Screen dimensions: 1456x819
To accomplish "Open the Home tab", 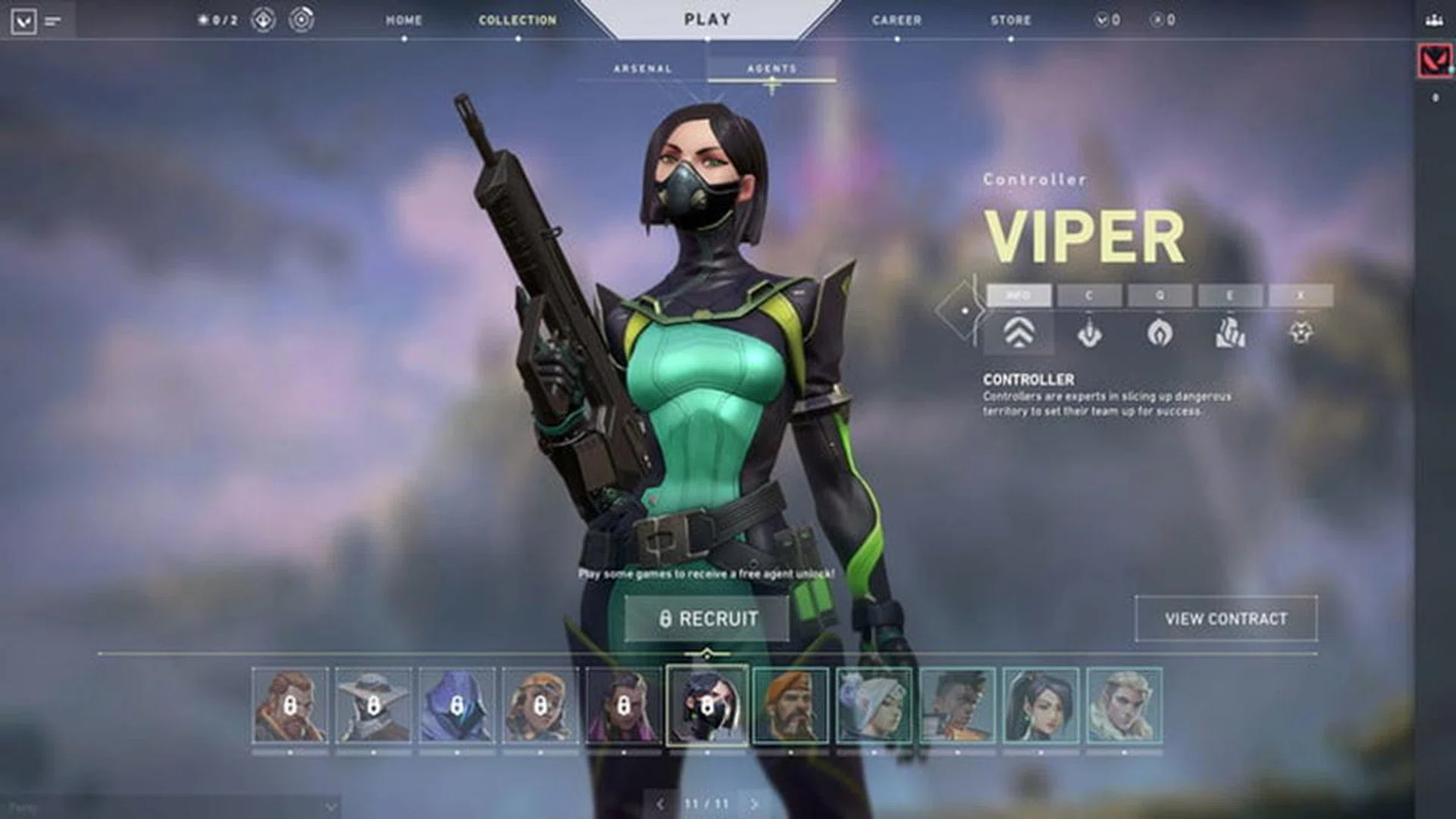I will (x=403, y=20).
